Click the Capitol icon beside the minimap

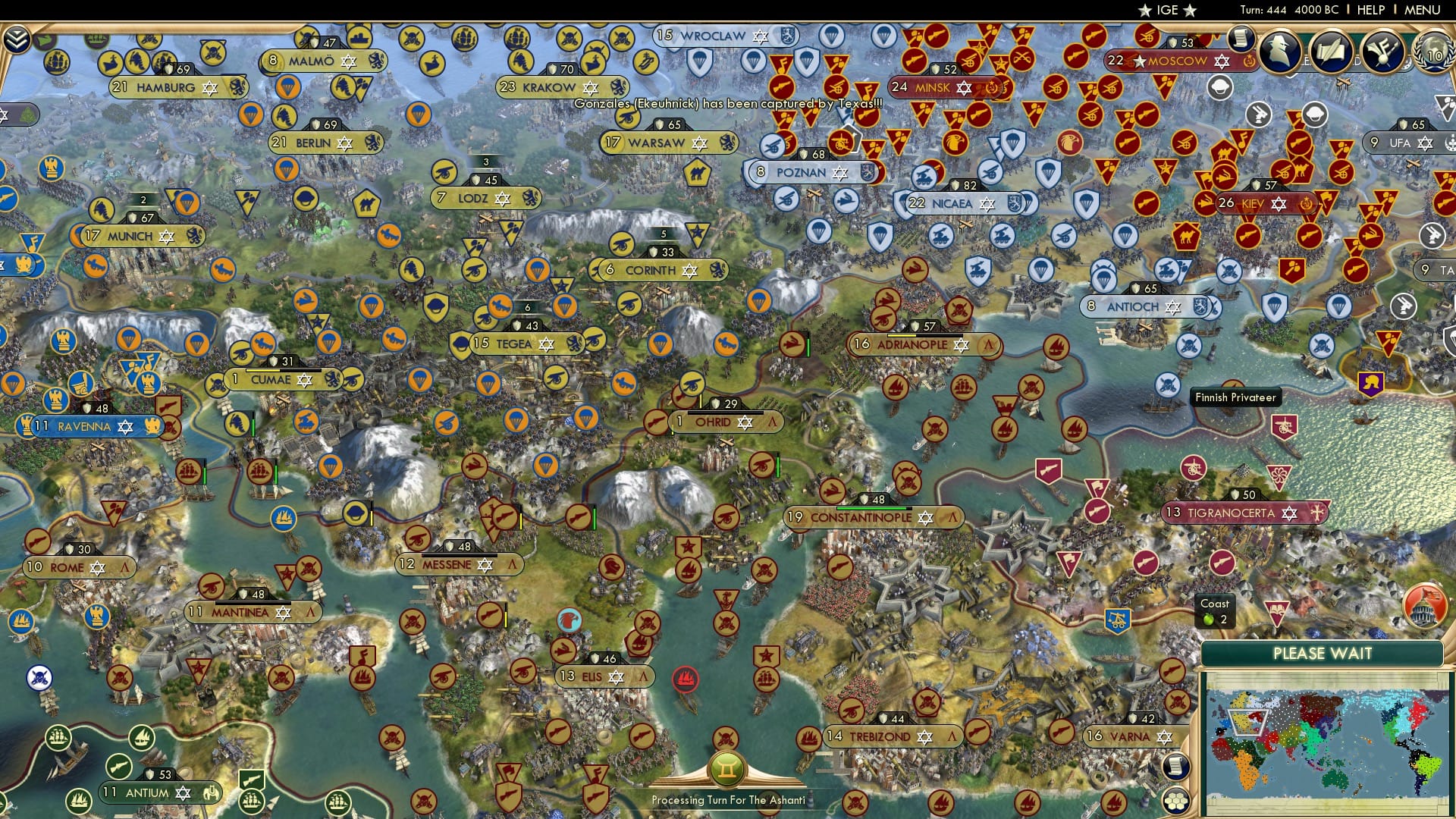coord(1426,607)
